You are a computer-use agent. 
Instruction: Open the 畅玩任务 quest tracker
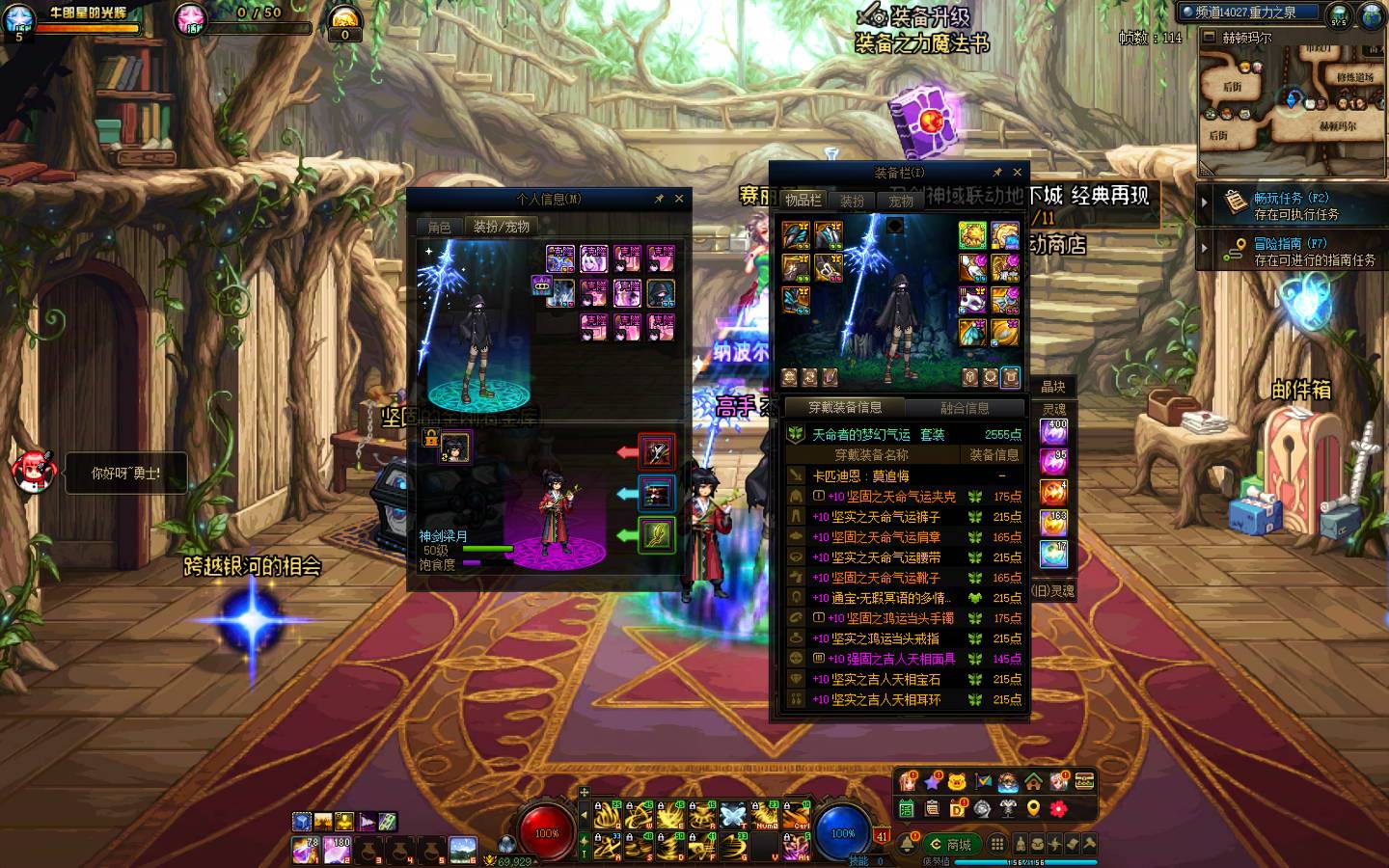1292,205
